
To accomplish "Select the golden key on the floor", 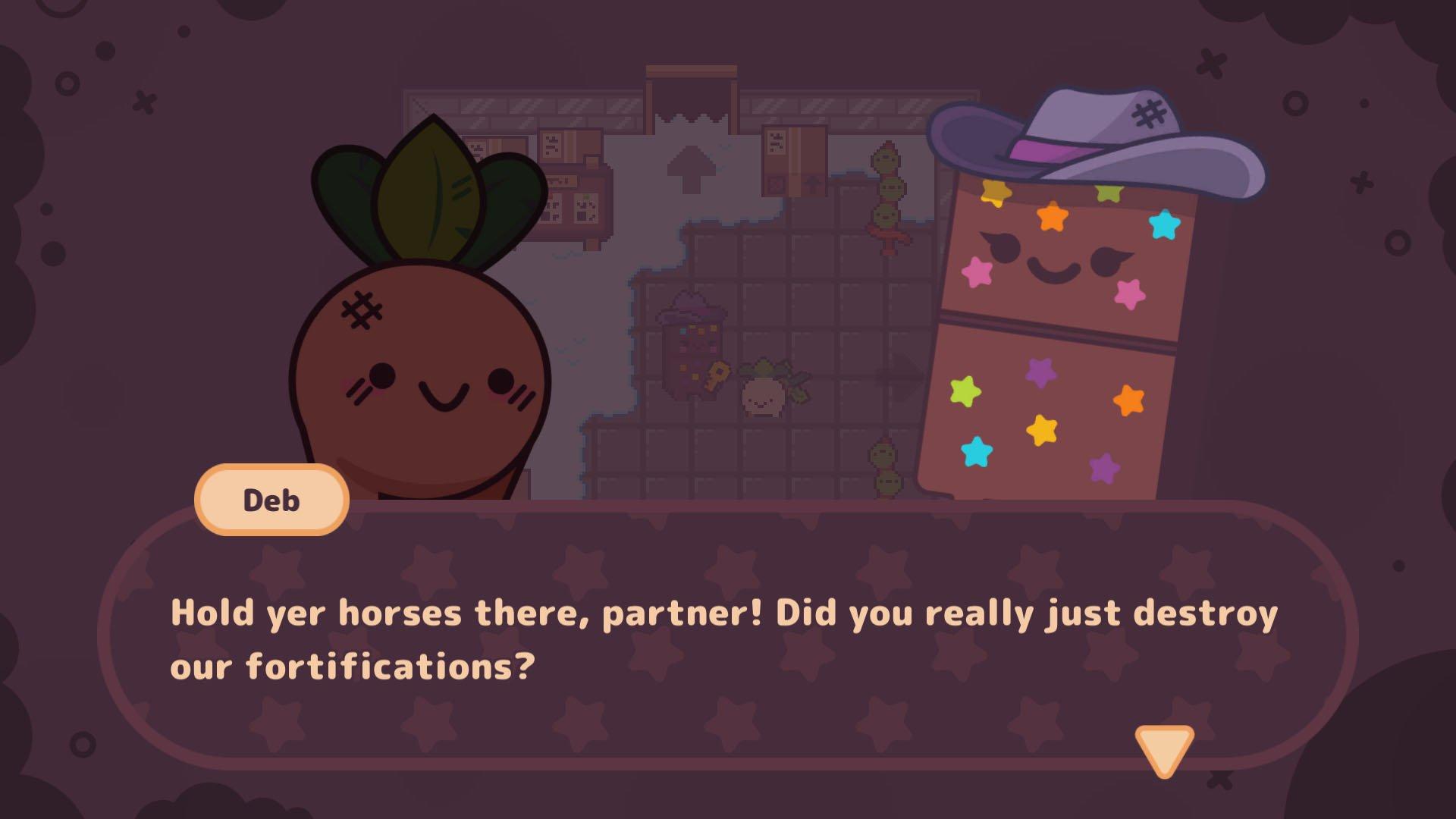I will pyautogui.click(x=716, y=375).
